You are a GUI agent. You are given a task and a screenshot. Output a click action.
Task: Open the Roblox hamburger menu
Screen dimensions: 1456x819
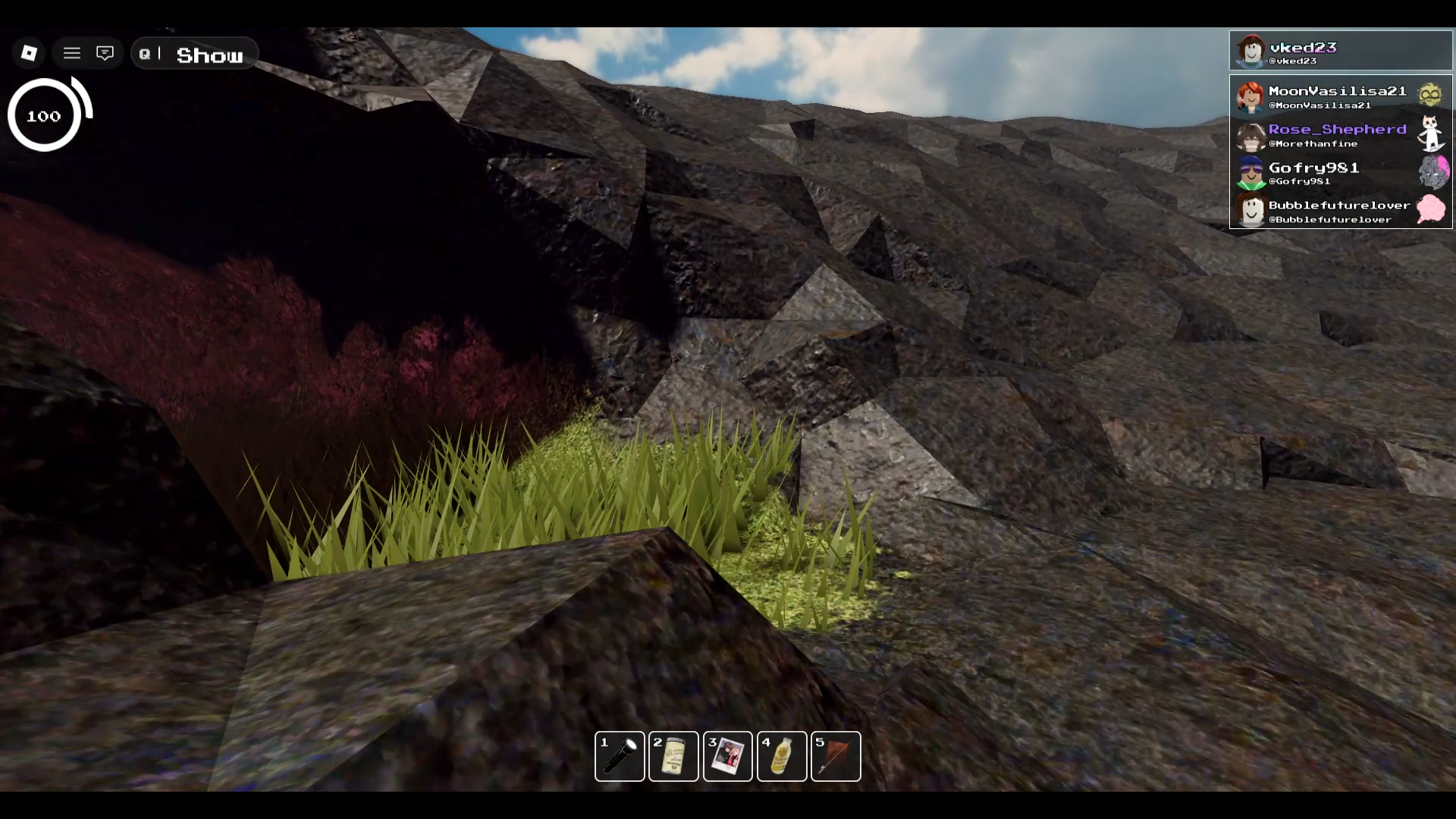(x=72, y=52)
